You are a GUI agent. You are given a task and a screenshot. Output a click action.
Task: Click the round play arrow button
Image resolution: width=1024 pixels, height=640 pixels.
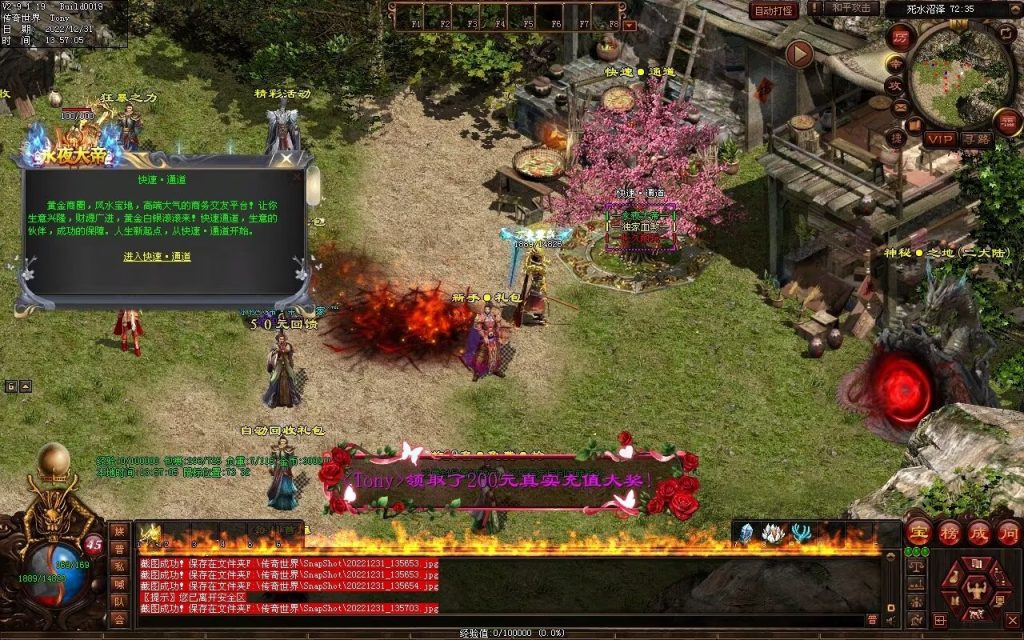[798, 54]
